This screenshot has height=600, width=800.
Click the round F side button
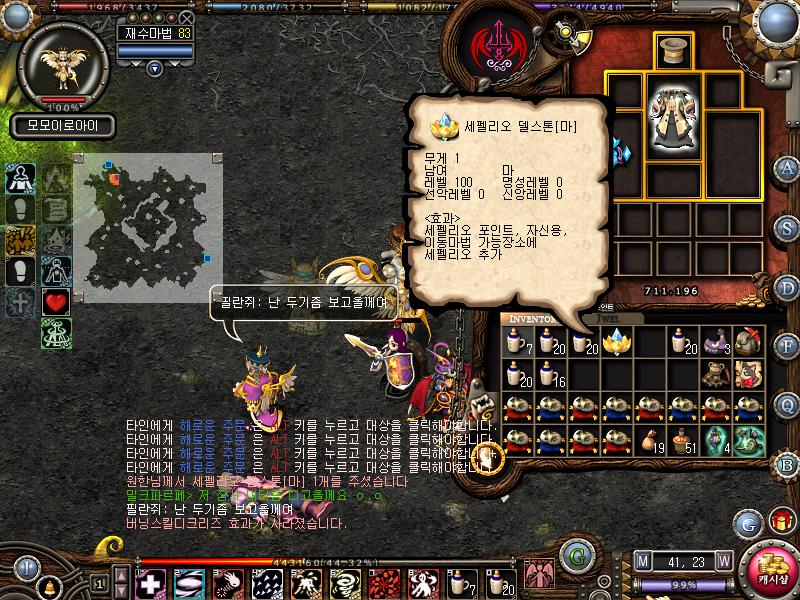[788, 346]
